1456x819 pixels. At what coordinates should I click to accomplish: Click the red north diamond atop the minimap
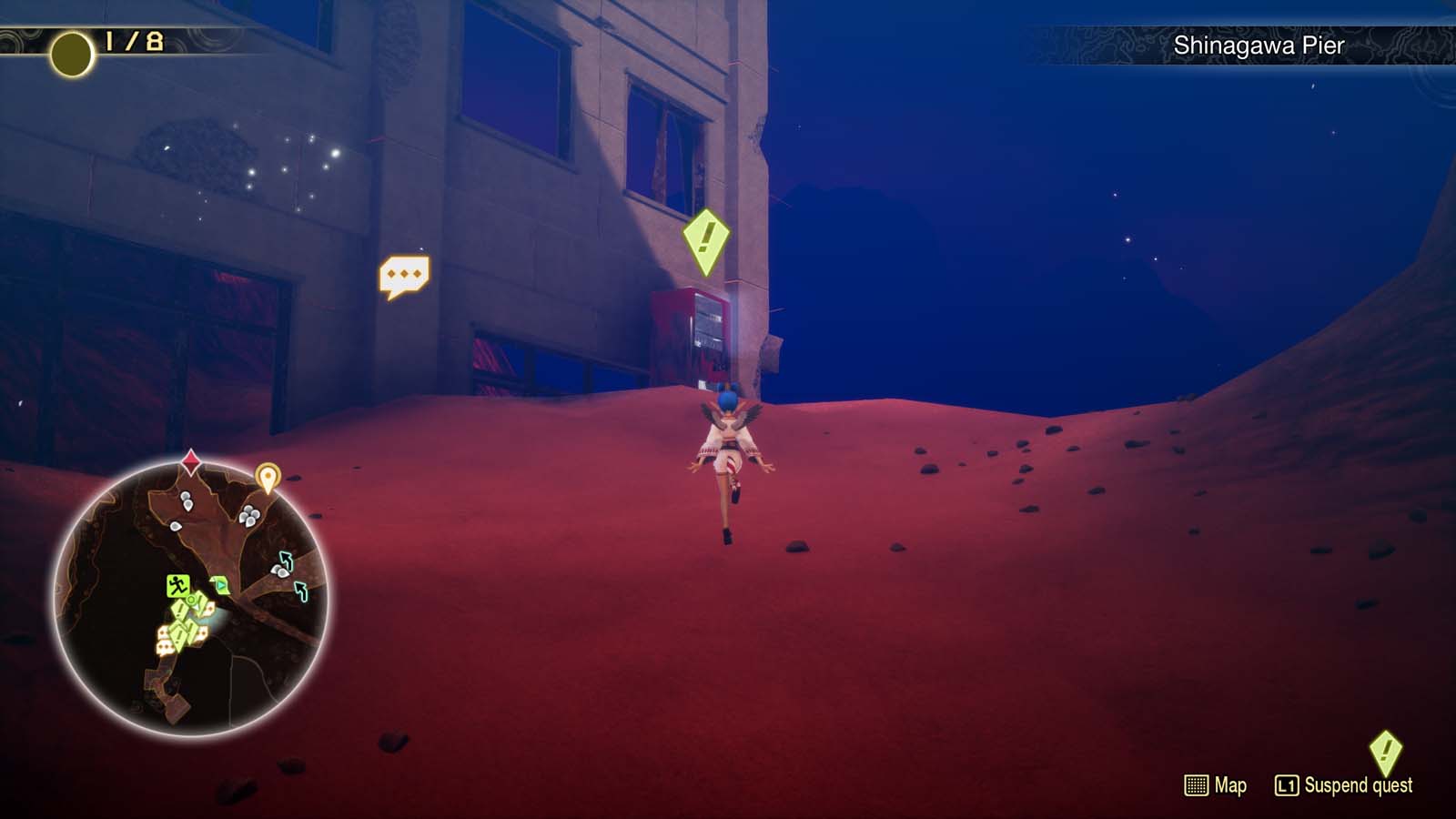(x=190, y=462)
